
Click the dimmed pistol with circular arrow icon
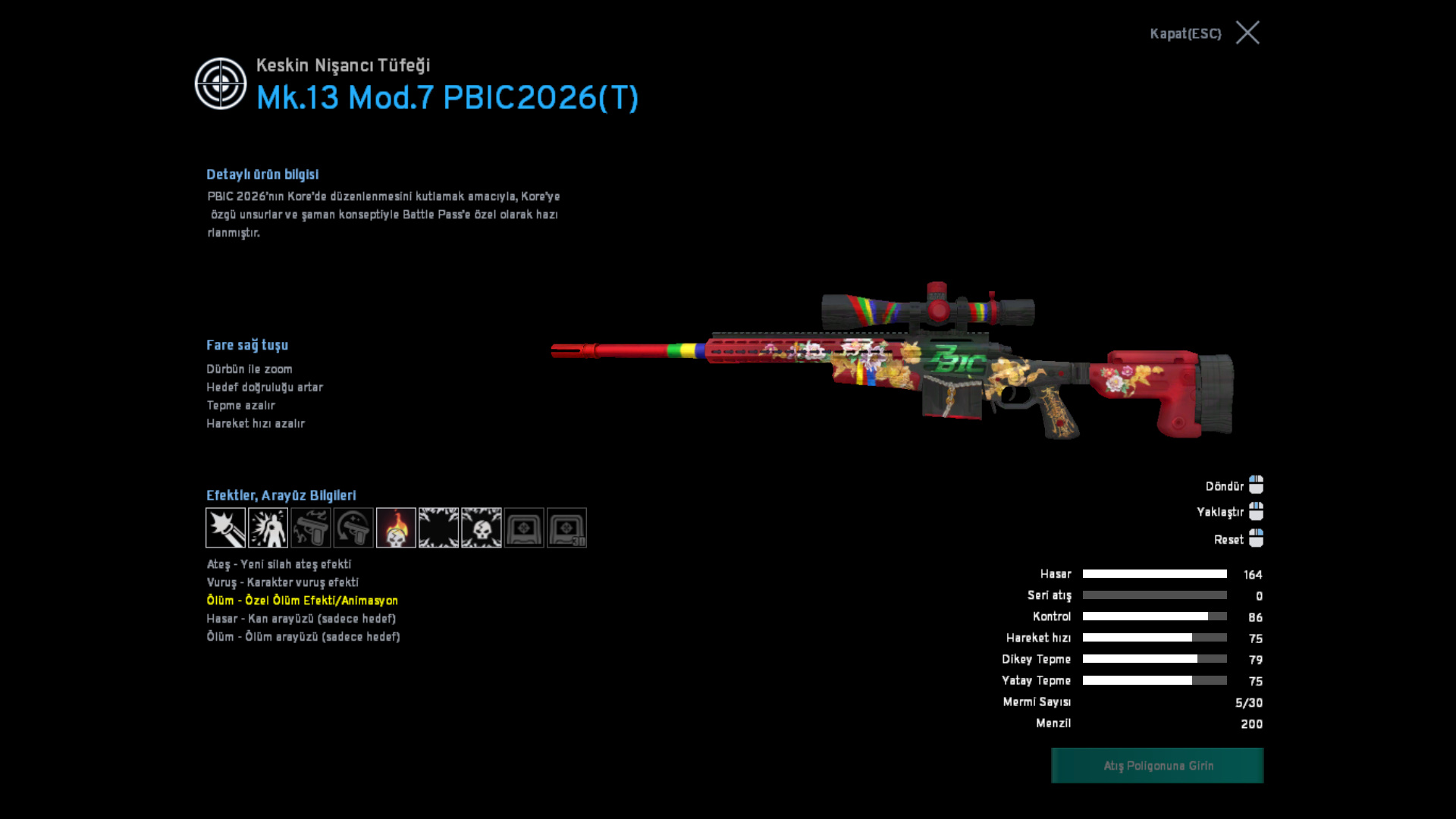pos(353,528)
